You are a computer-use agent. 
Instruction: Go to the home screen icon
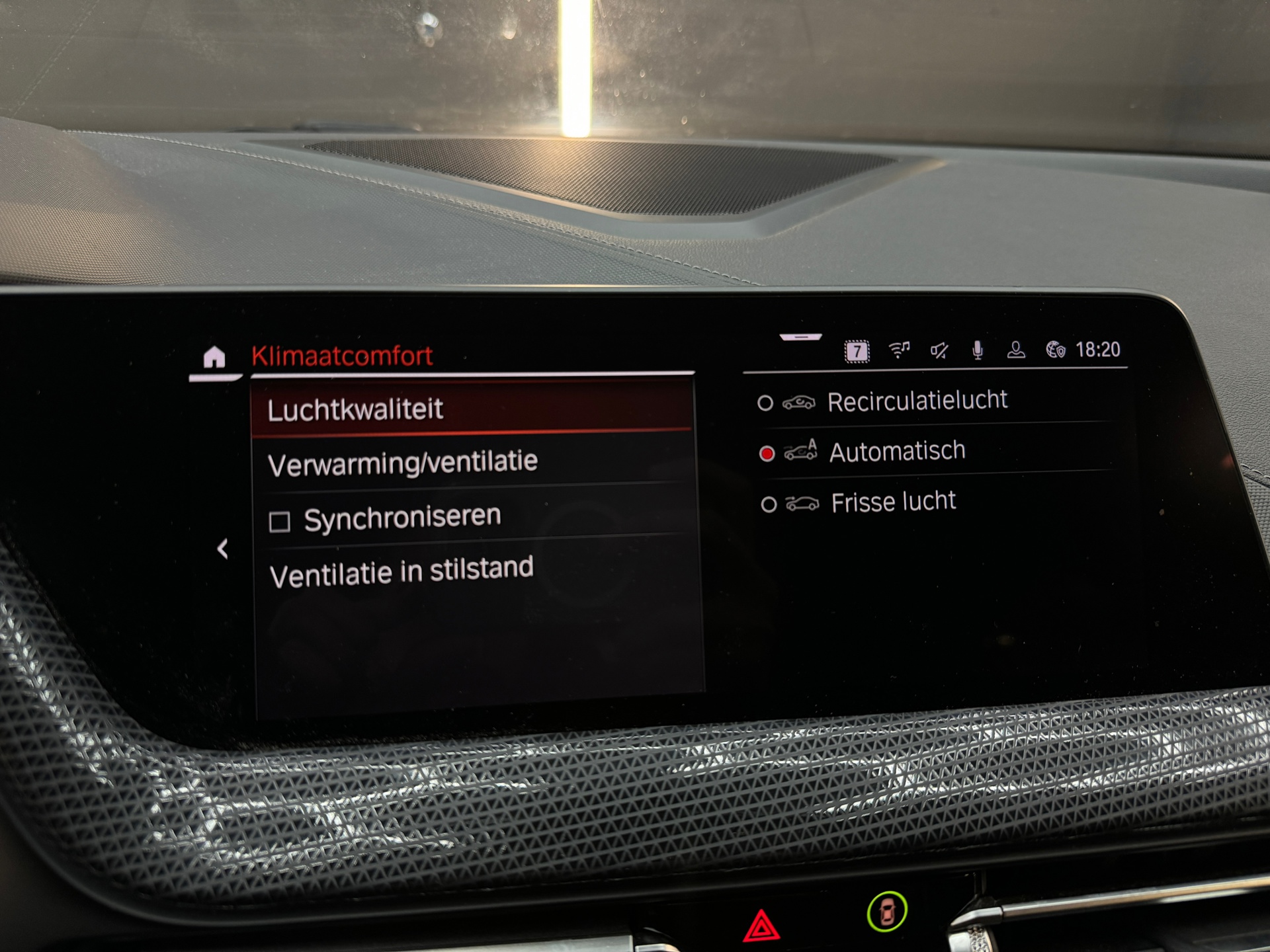214,358
